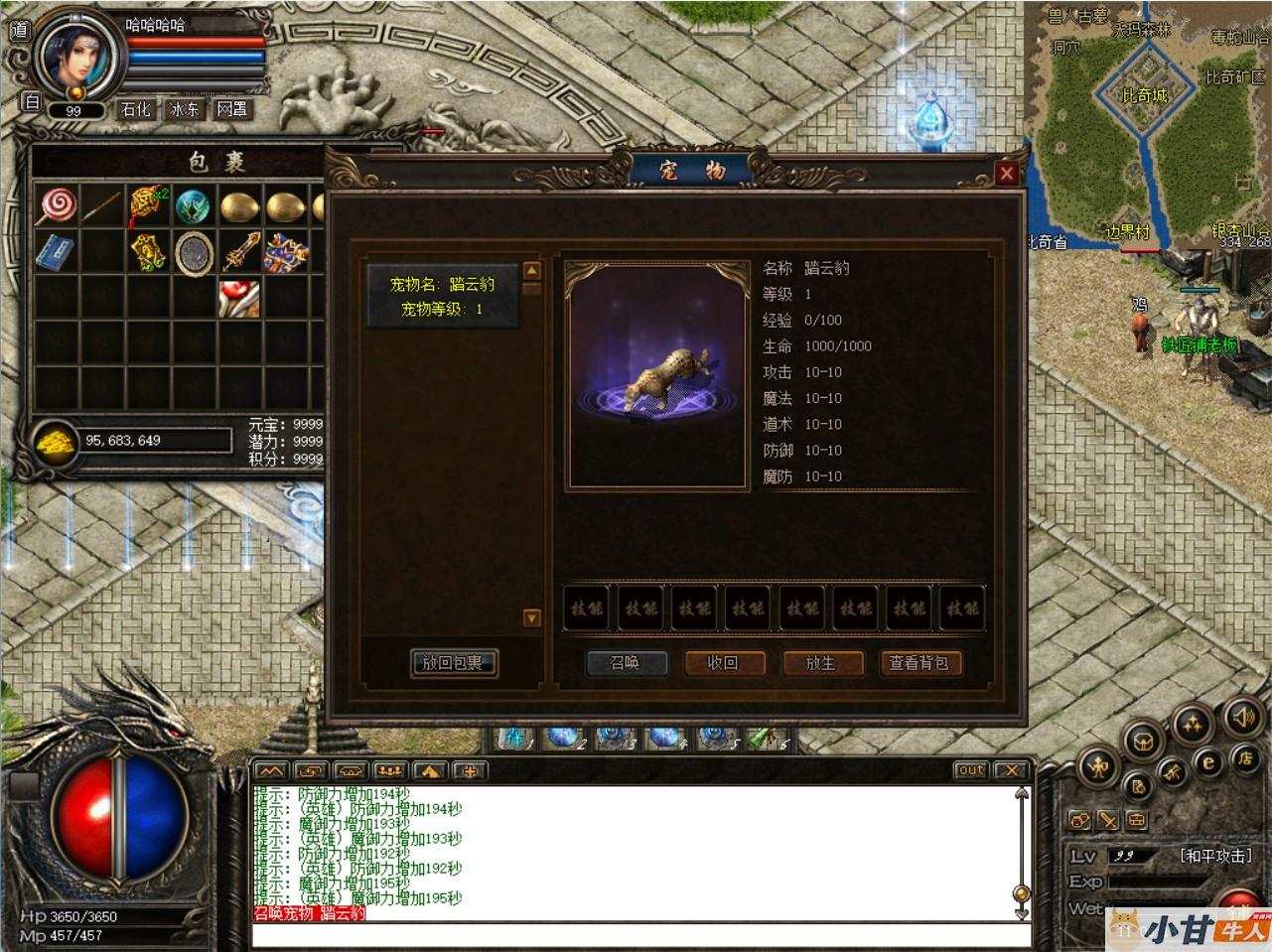Select the blue book item in the bag
Image resolution: width=1272 pixels, height=952 pixels.
56,253
